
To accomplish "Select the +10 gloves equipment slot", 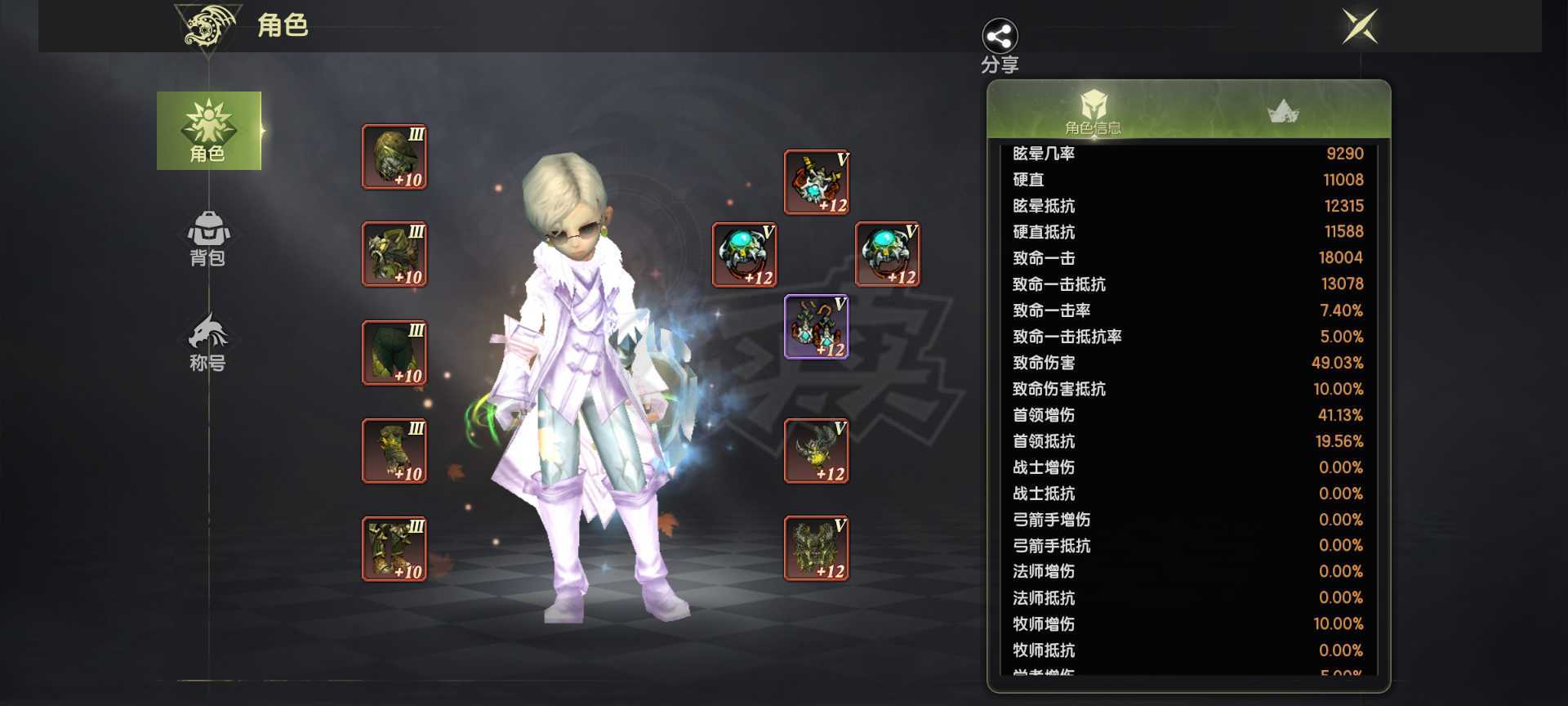I will pyautogui.click(x=394, y=450).
